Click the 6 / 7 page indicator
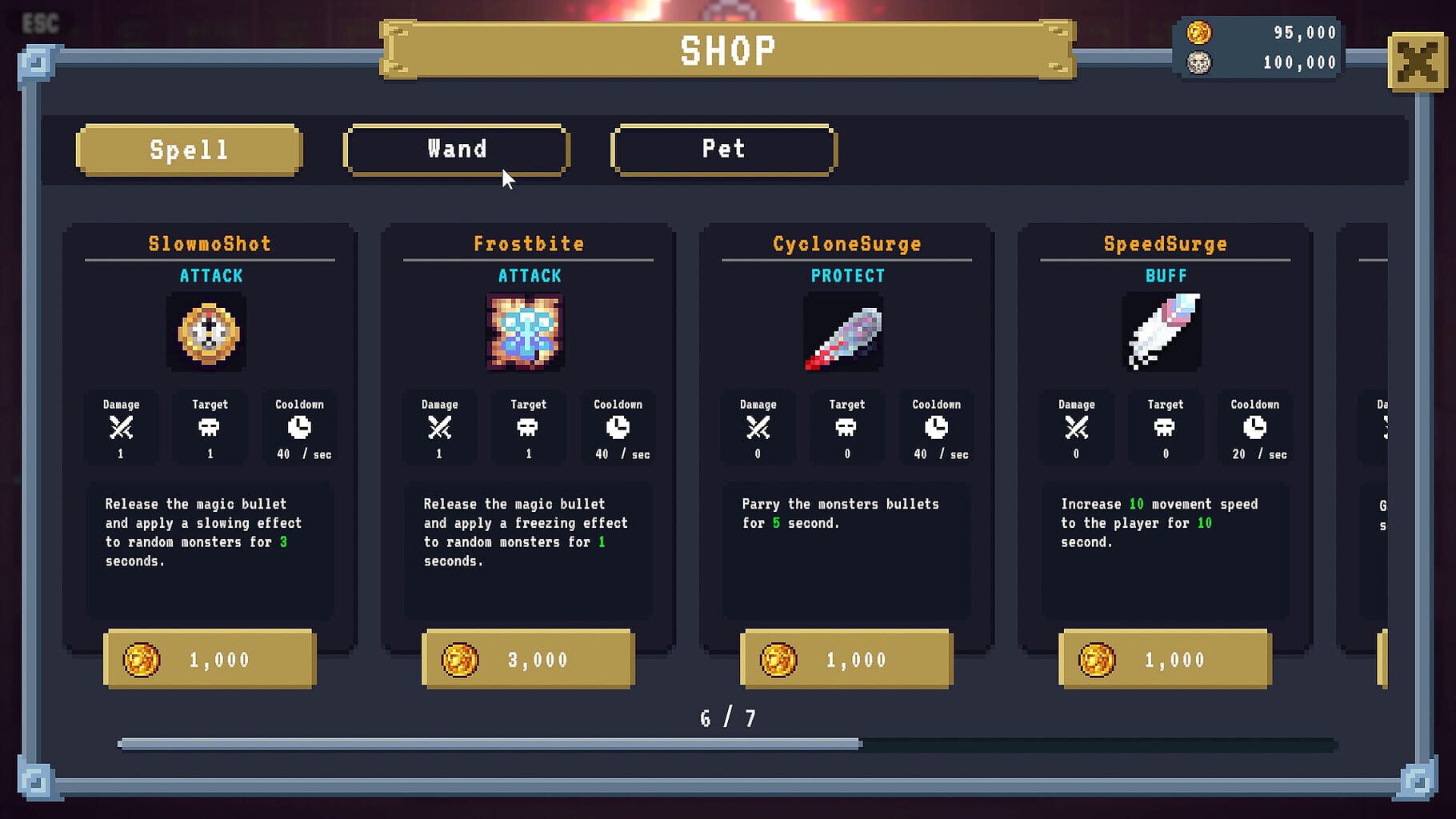 click(728, 717)
